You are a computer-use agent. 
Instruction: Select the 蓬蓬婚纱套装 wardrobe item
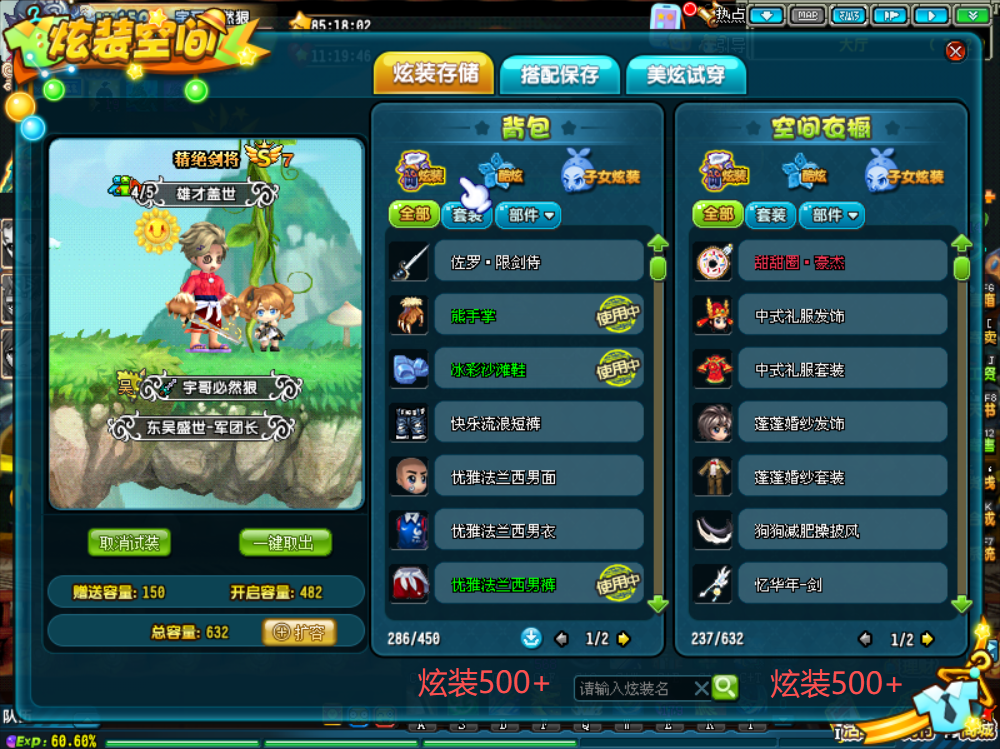pyautogui.click(x=842, y=478)
